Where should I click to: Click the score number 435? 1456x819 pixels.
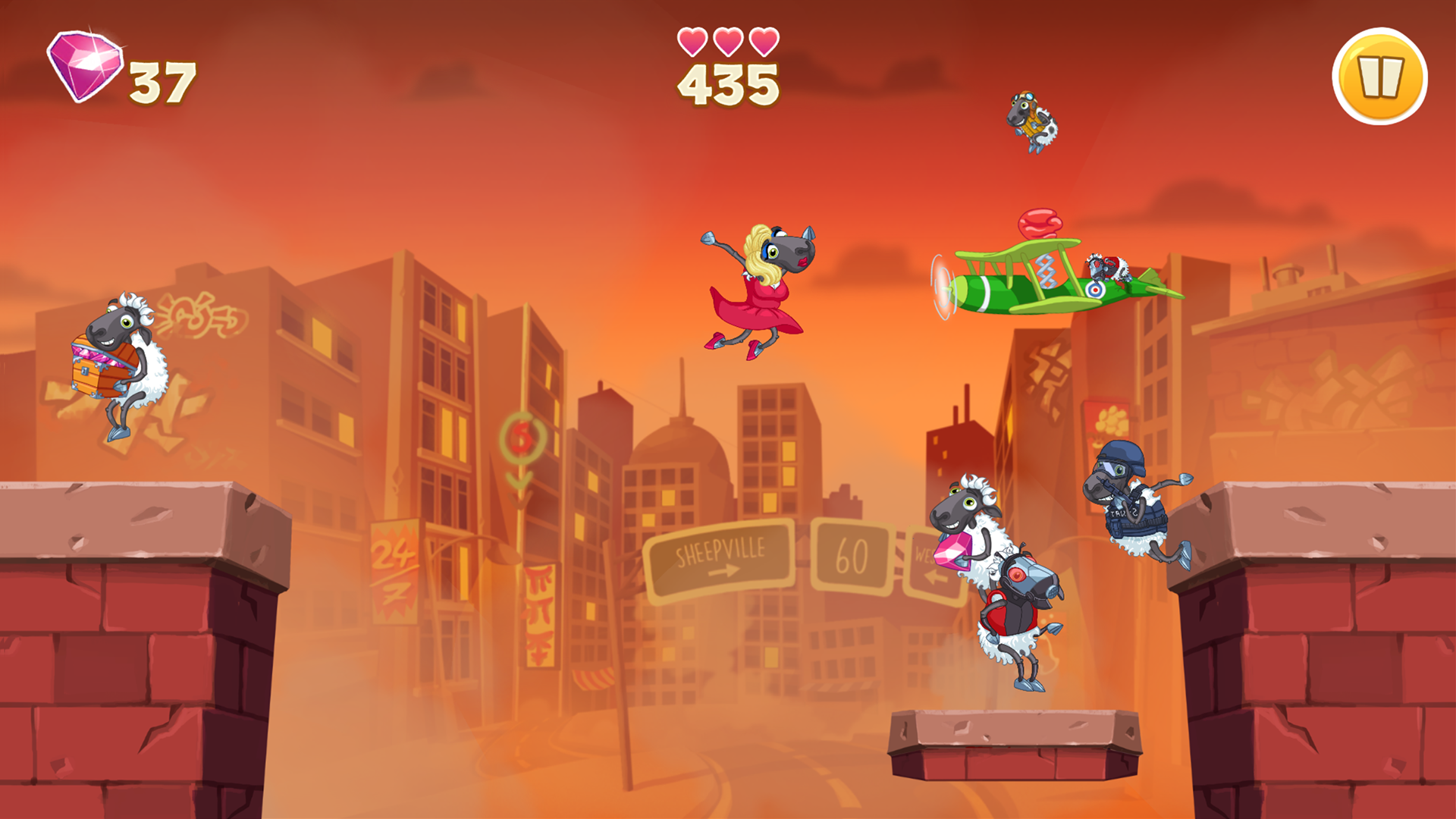pos(726,83)
